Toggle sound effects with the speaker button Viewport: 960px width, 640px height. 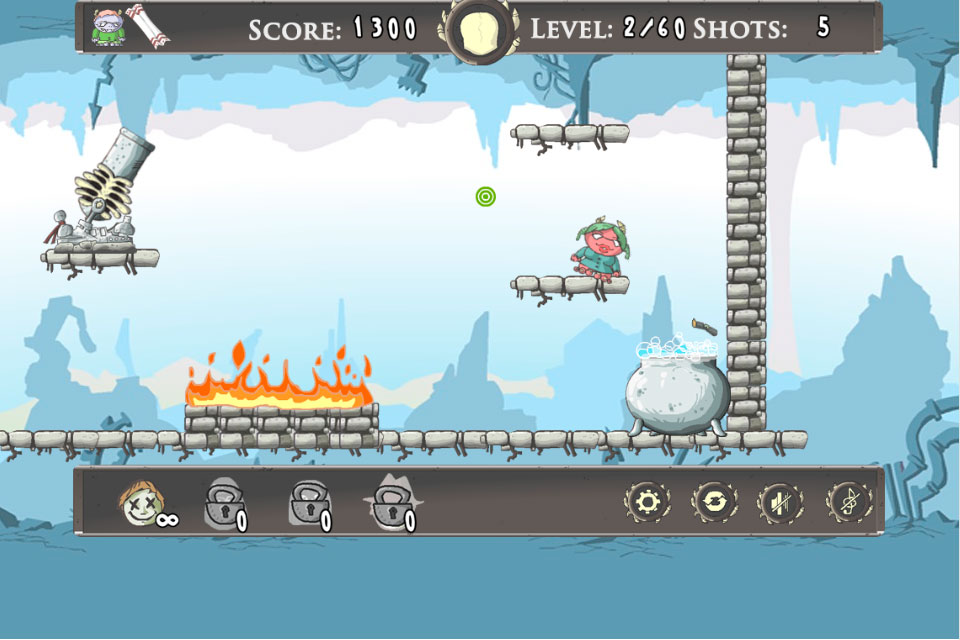(x=781, y=501)
